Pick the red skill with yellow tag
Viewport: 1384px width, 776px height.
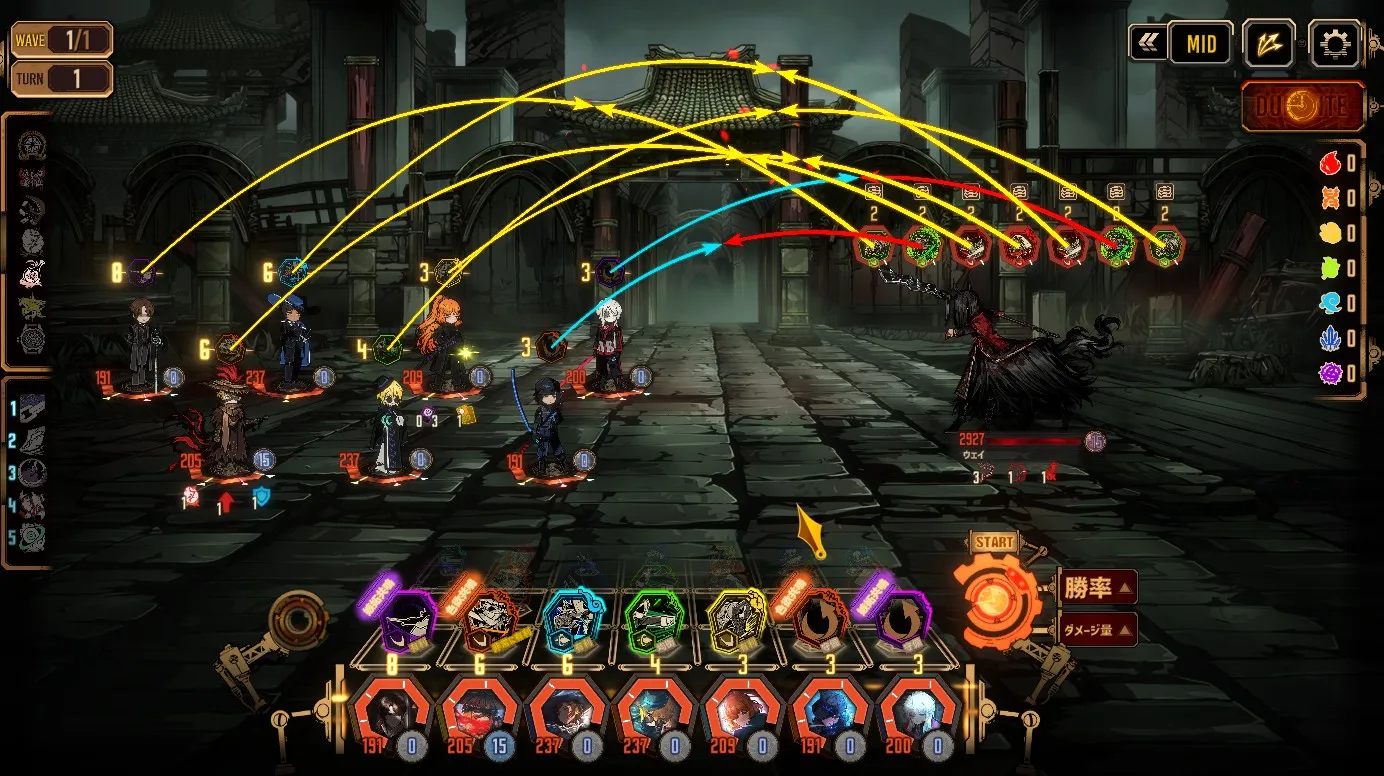click(489, 621)
